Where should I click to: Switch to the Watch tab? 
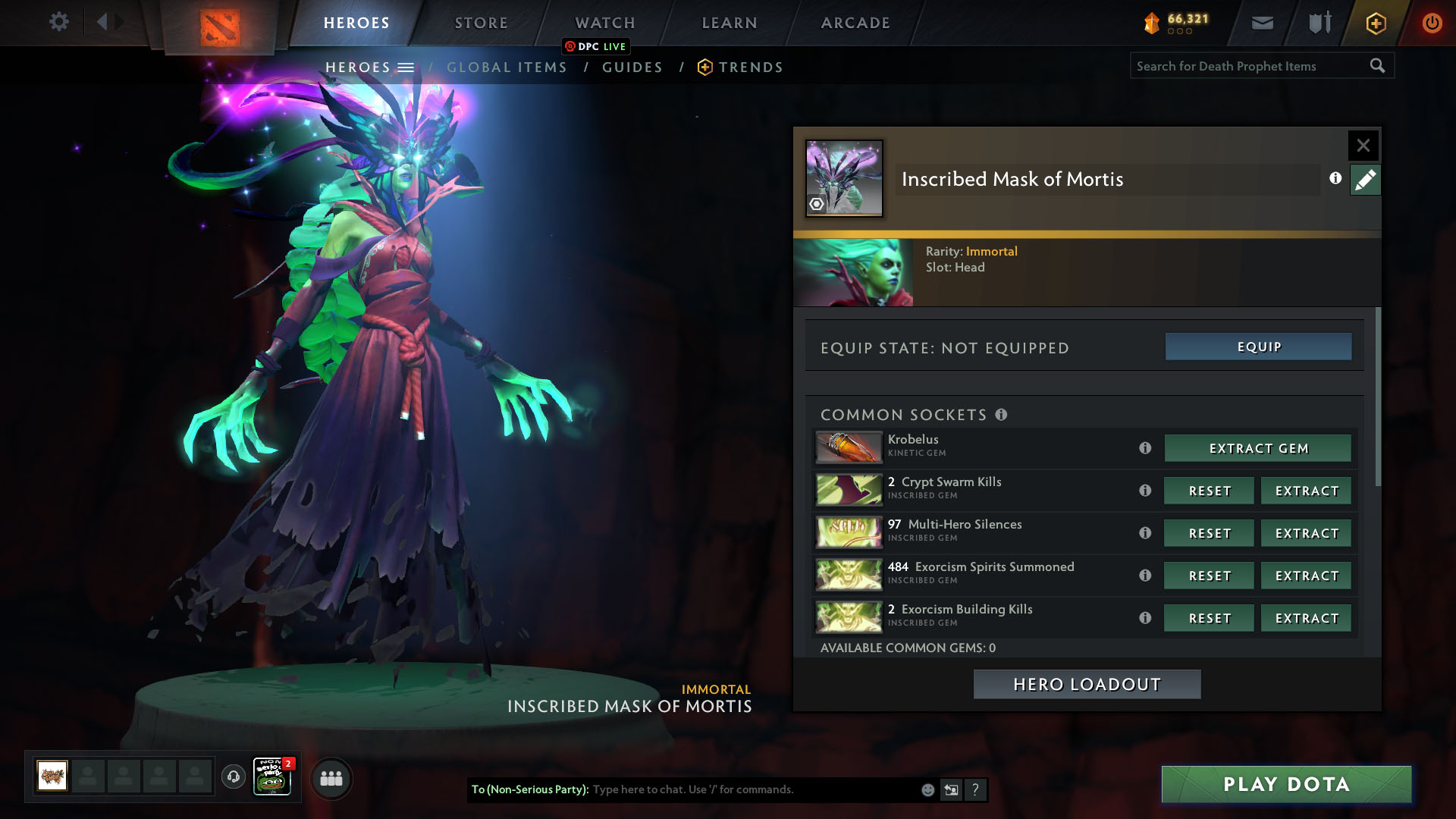(604, 23)
